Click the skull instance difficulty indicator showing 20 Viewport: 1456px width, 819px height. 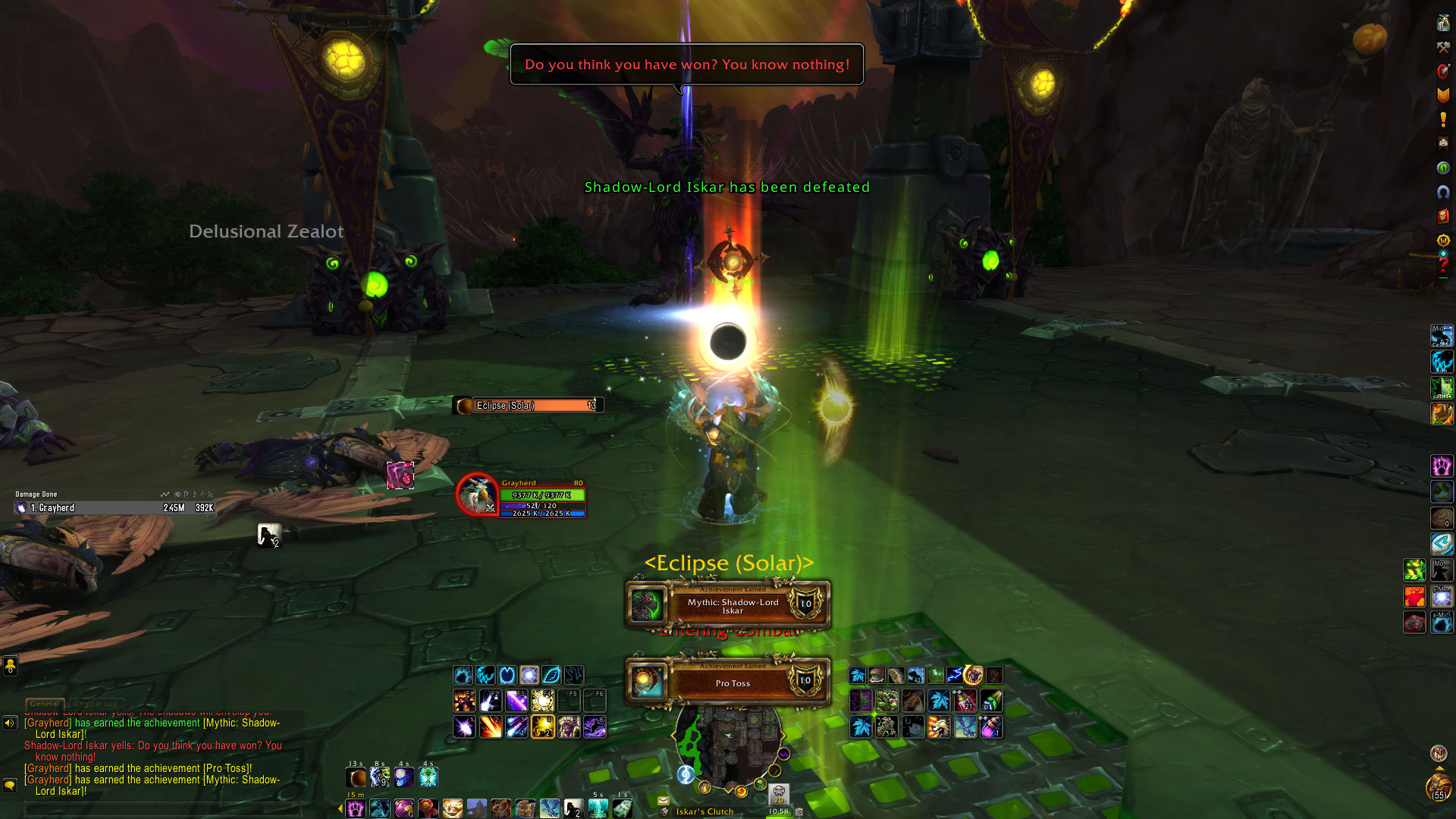point(779,794)
